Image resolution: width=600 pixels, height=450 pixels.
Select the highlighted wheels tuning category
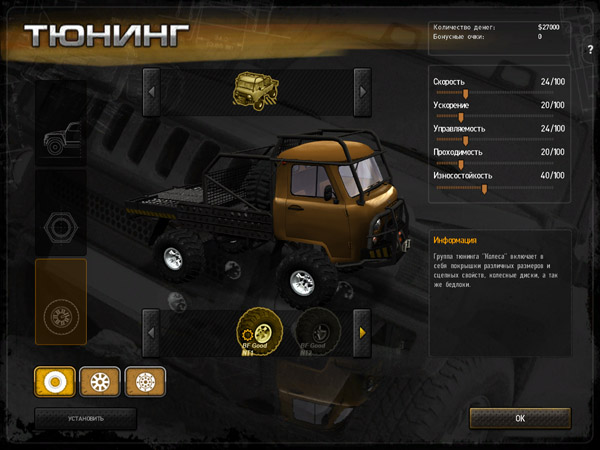point(61,314)
